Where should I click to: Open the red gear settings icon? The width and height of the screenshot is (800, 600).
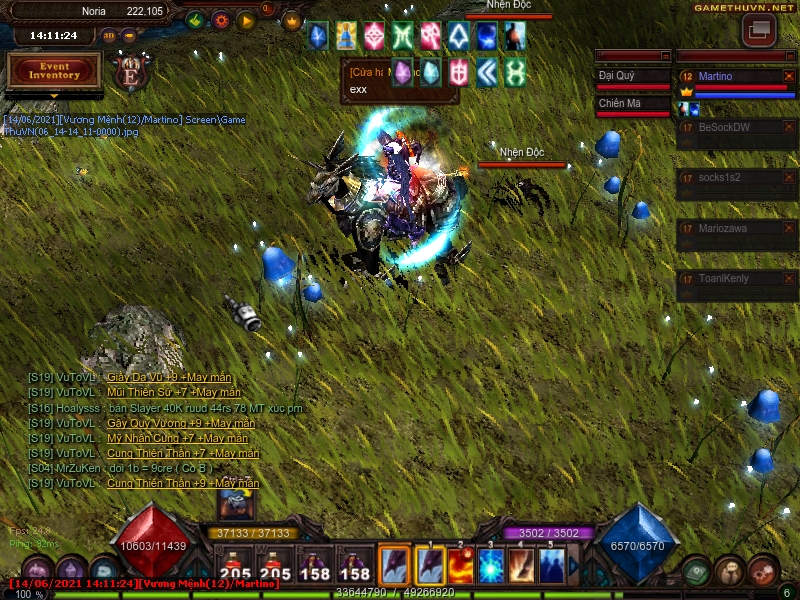pyautogui.click(x=221, y=19)
